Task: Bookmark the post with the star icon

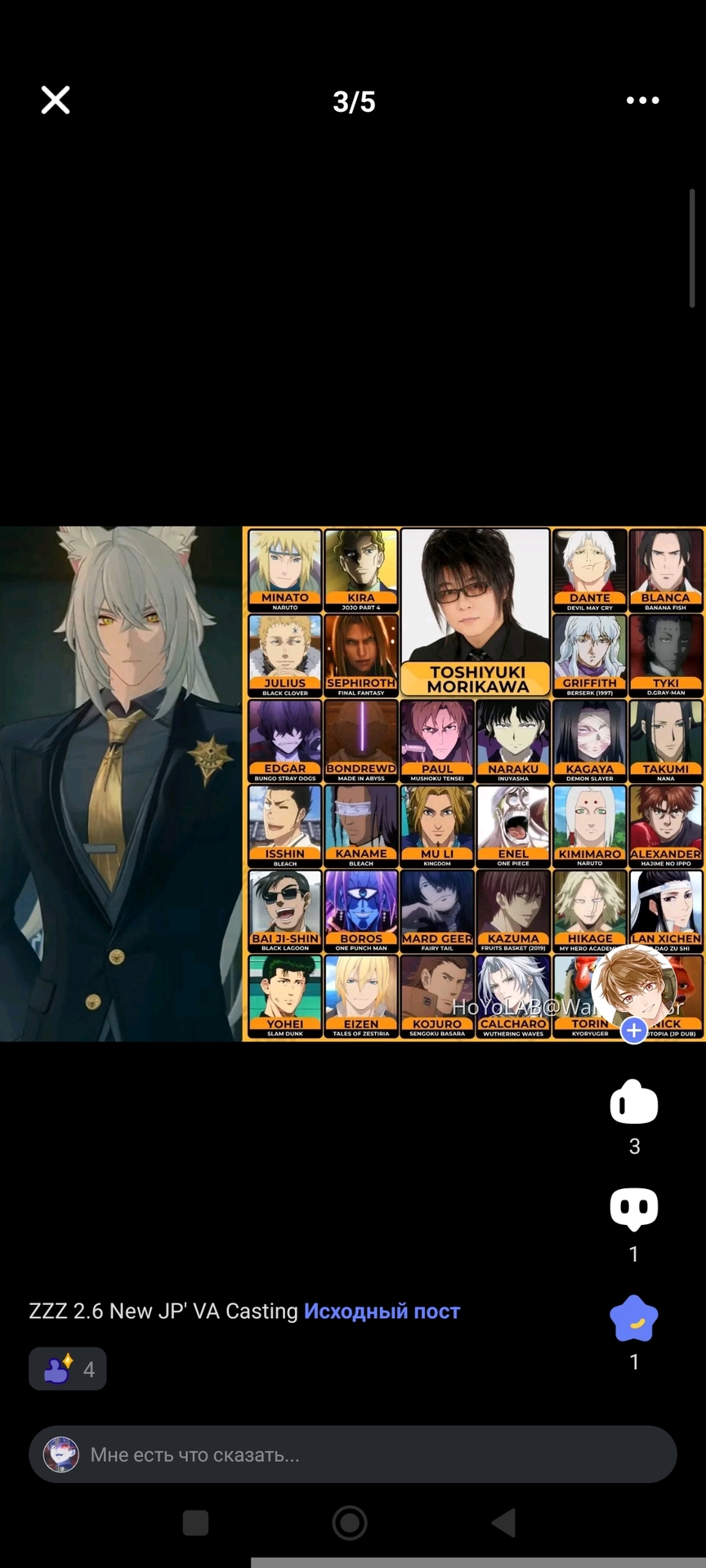Action: point(634,1318)
